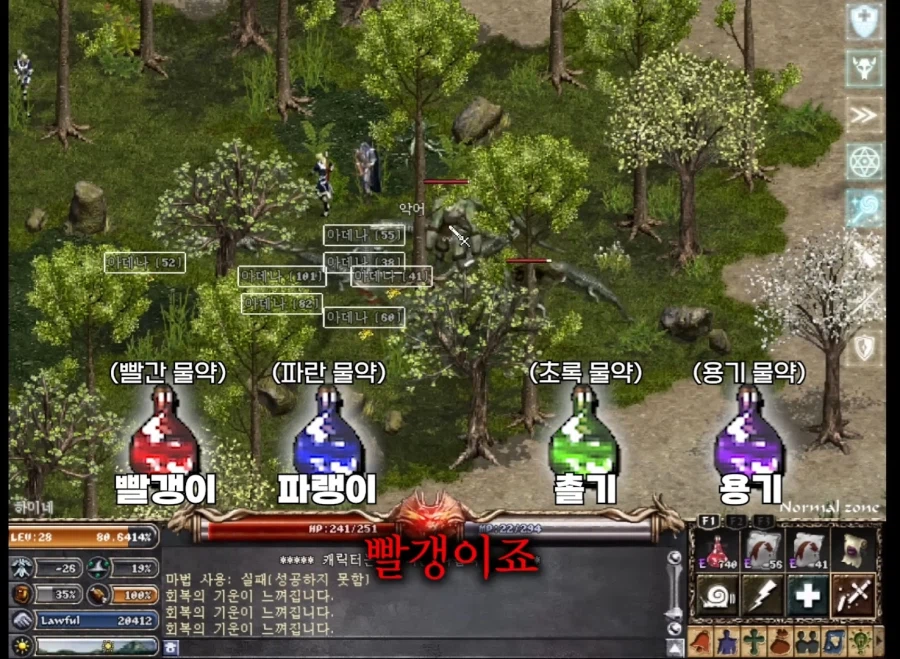Open the red money bag inventory
This screenshot has width=900, height=659.
(x=780, y=640)
